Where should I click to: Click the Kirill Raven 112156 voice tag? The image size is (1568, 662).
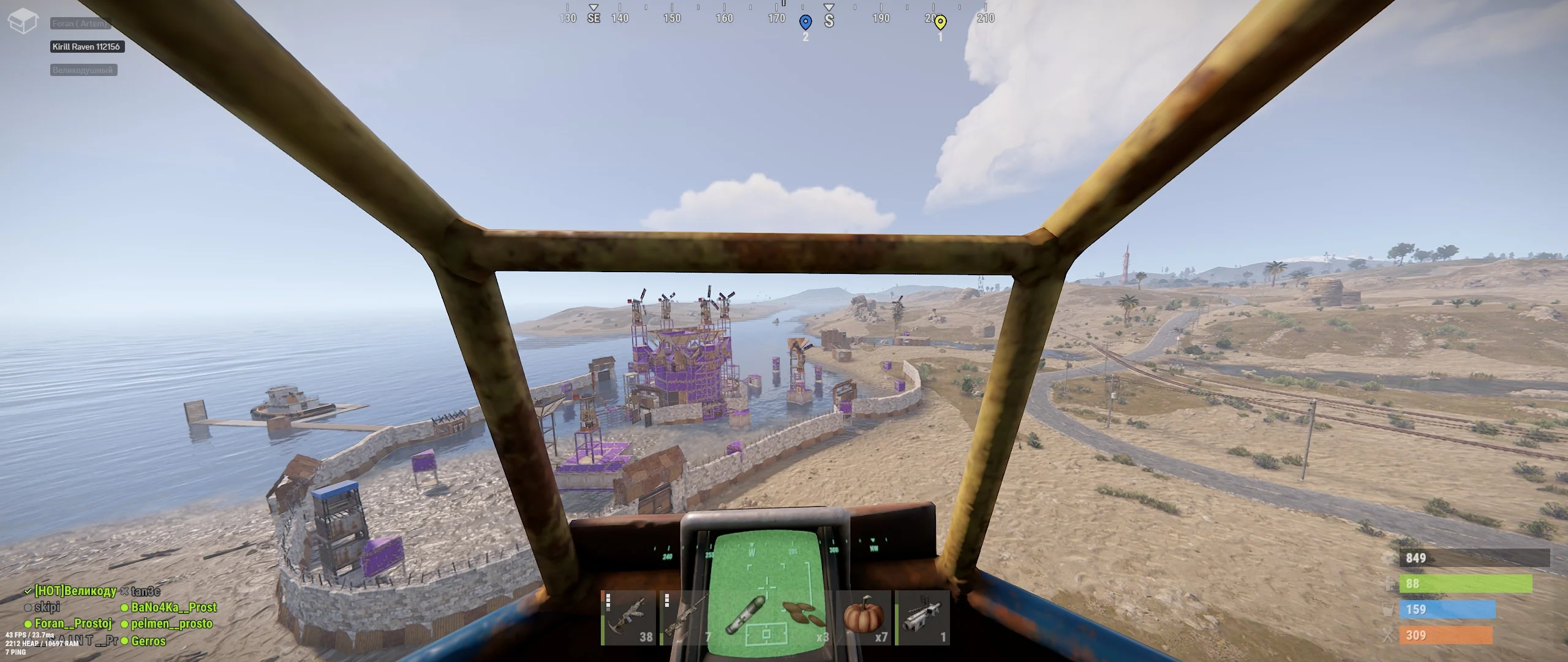pyautogui.click(x=86, y=47)
